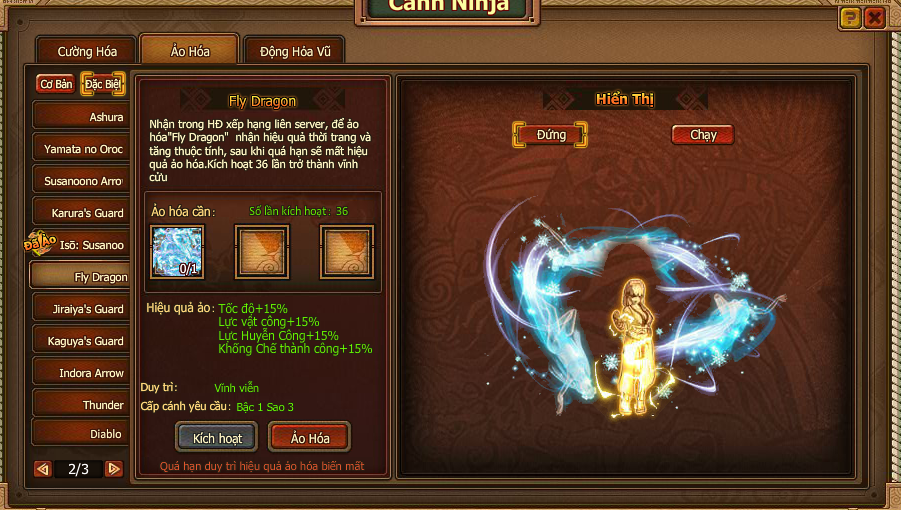Preview the Chạy running animation
901x510 pixels.
[703, 134]
